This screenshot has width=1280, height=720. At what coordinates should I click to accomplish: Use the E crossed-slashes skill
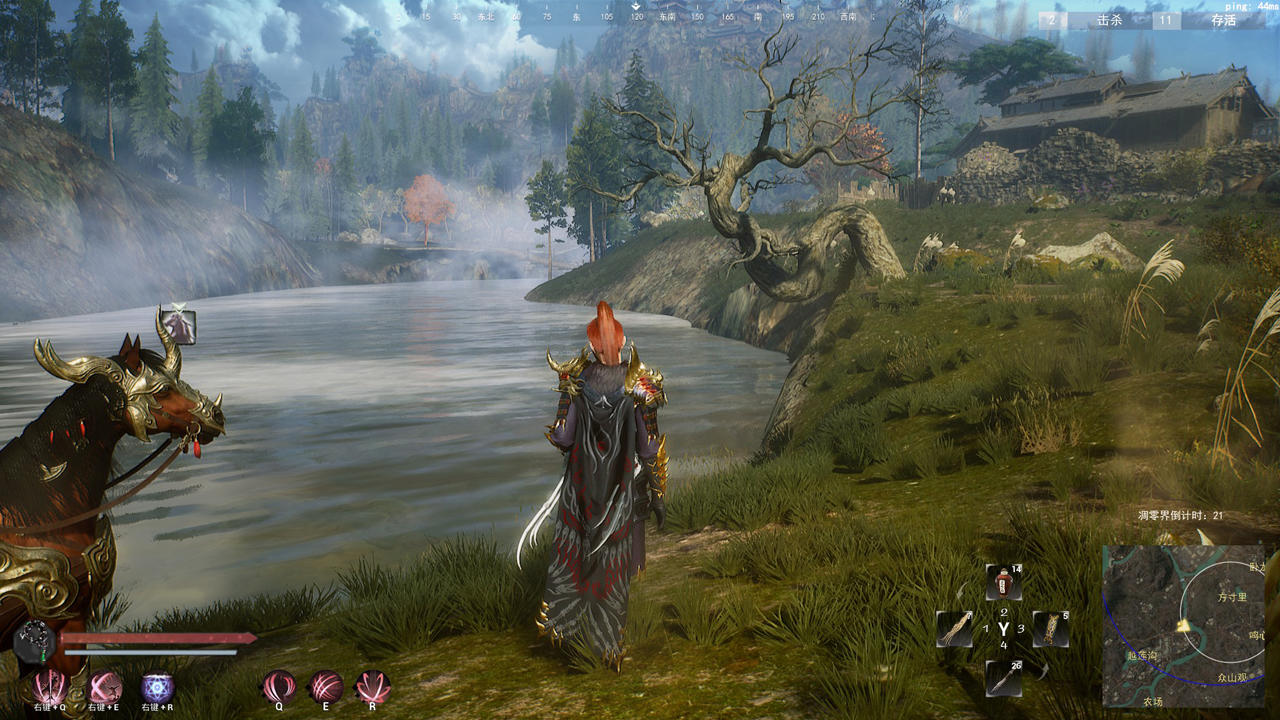tap(325, 687)
